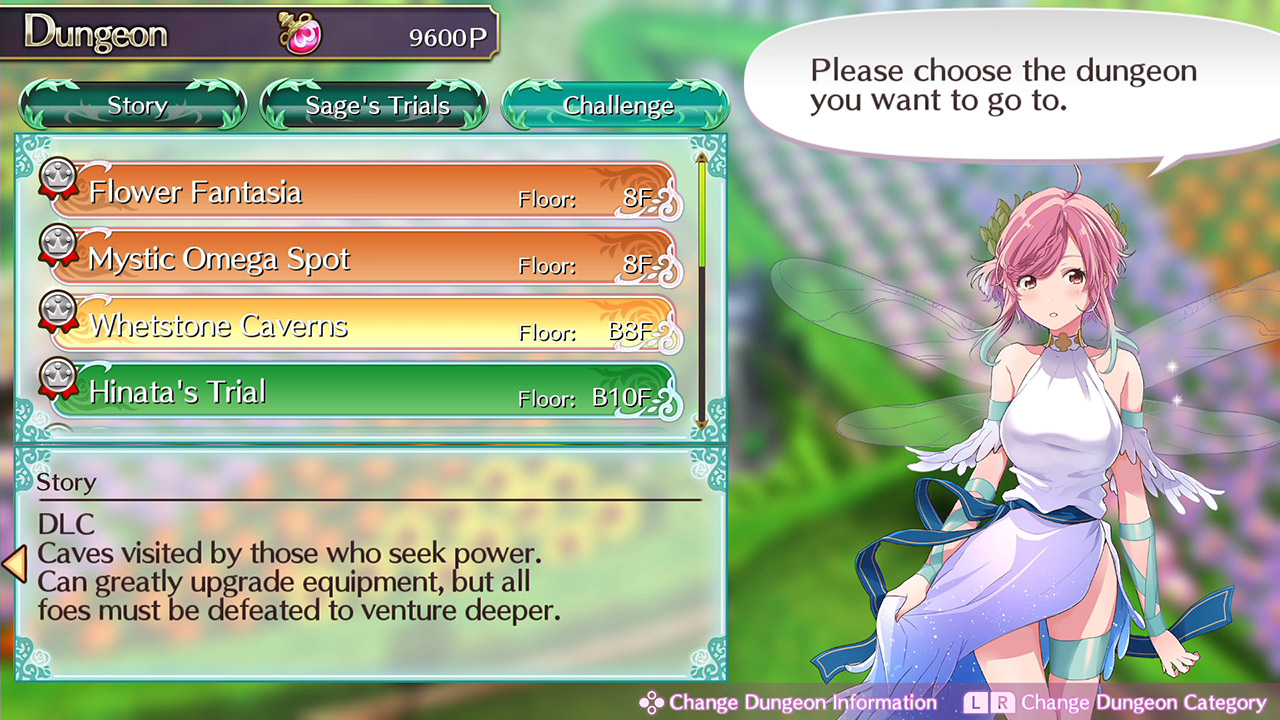Screen dimensions: 1280x720
Task: Switch to the Story tab
Action: pos(137,105)
